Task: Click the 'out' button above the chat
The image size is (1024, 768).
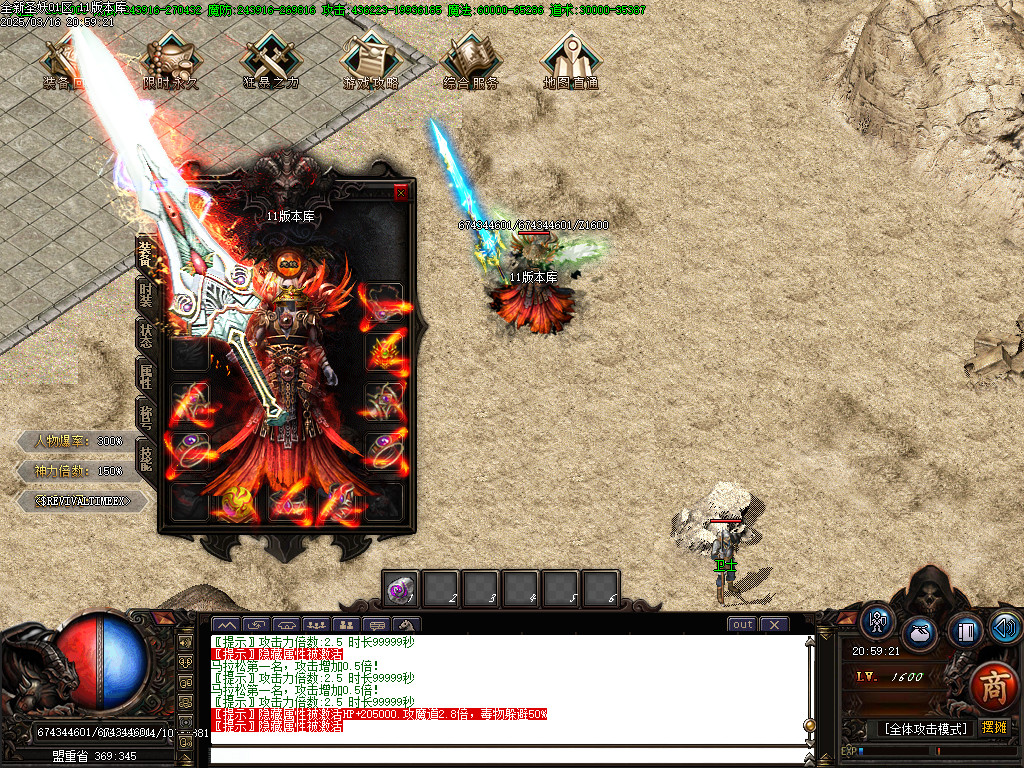Action: click(x=742, y=625)
